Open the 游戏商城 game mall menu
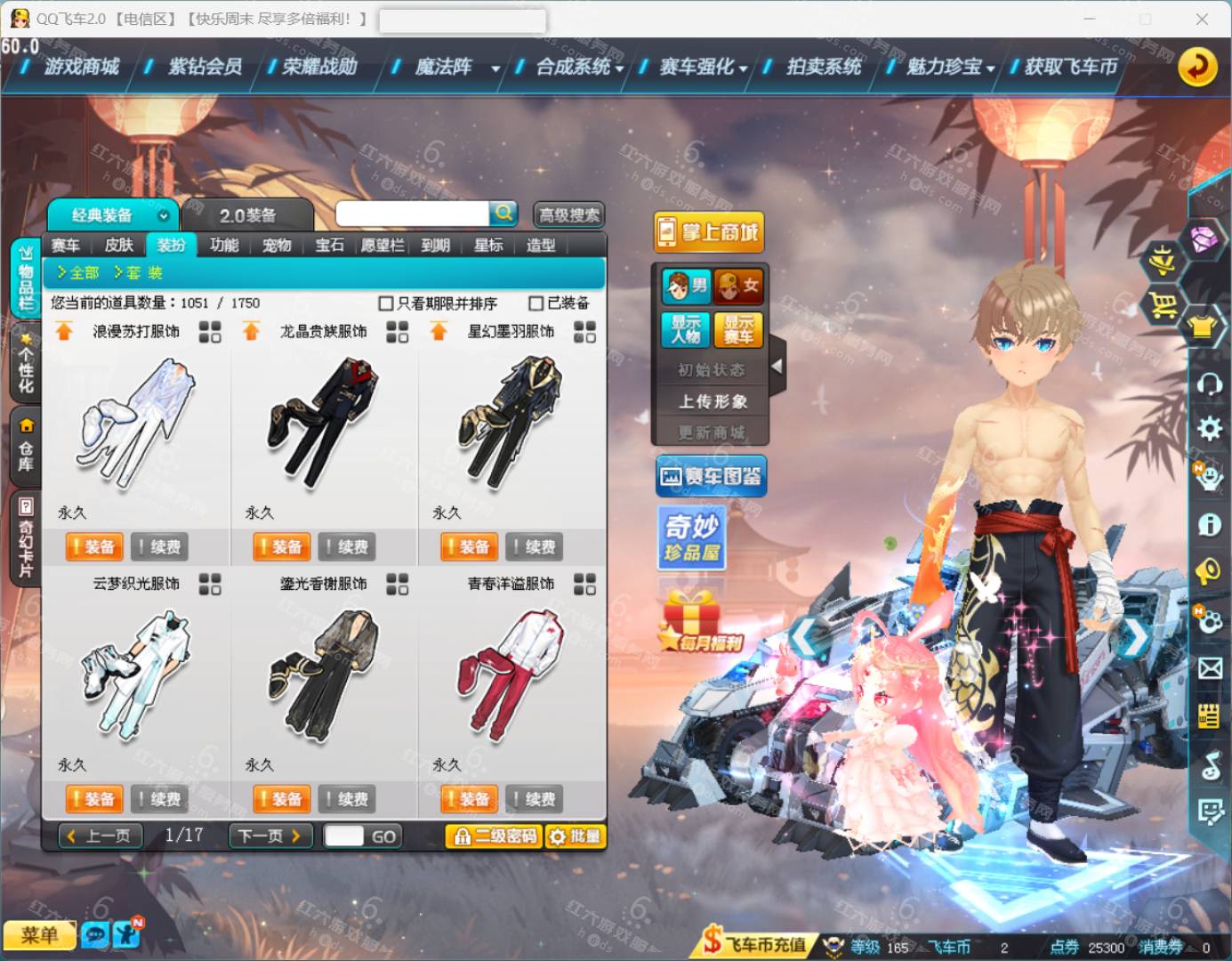 [x=81, y=67]
